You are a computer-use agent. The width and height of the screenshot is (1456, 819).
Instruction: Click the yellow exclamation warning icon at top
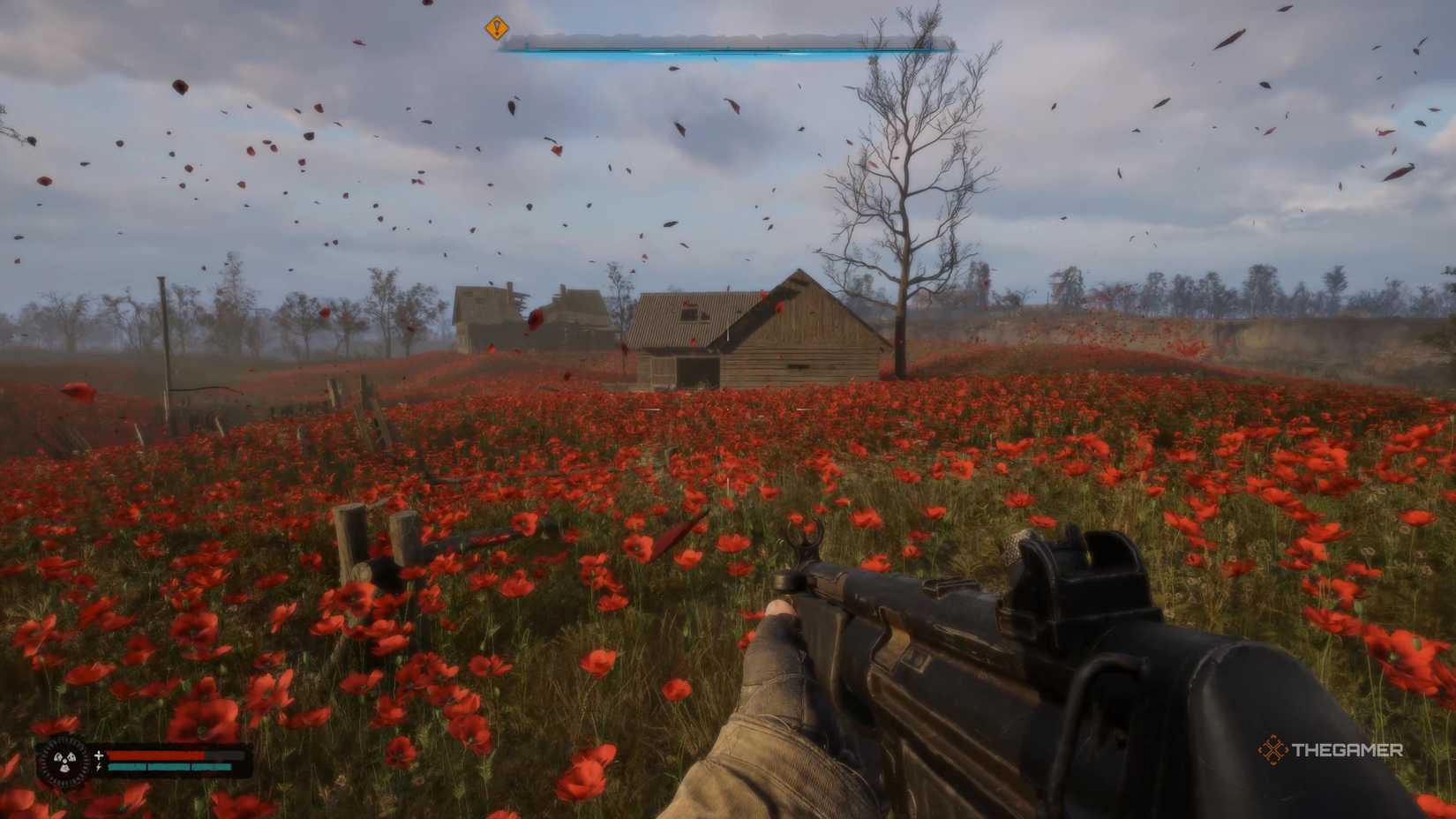pyautogui.click(x=495, y=29)
